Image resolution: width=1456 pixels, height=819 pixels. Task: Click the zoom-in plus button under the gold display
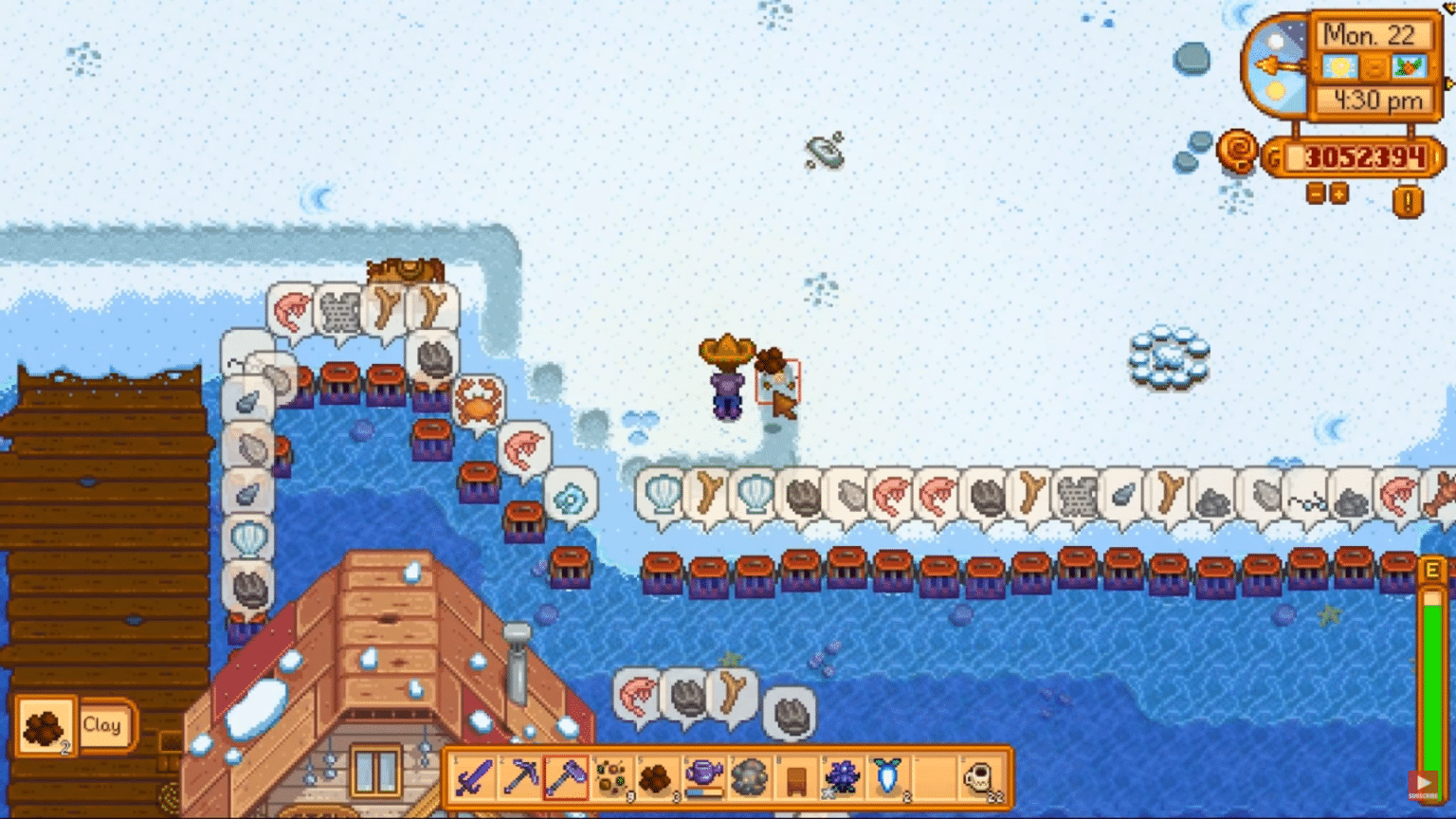[x=1337, y=192]
